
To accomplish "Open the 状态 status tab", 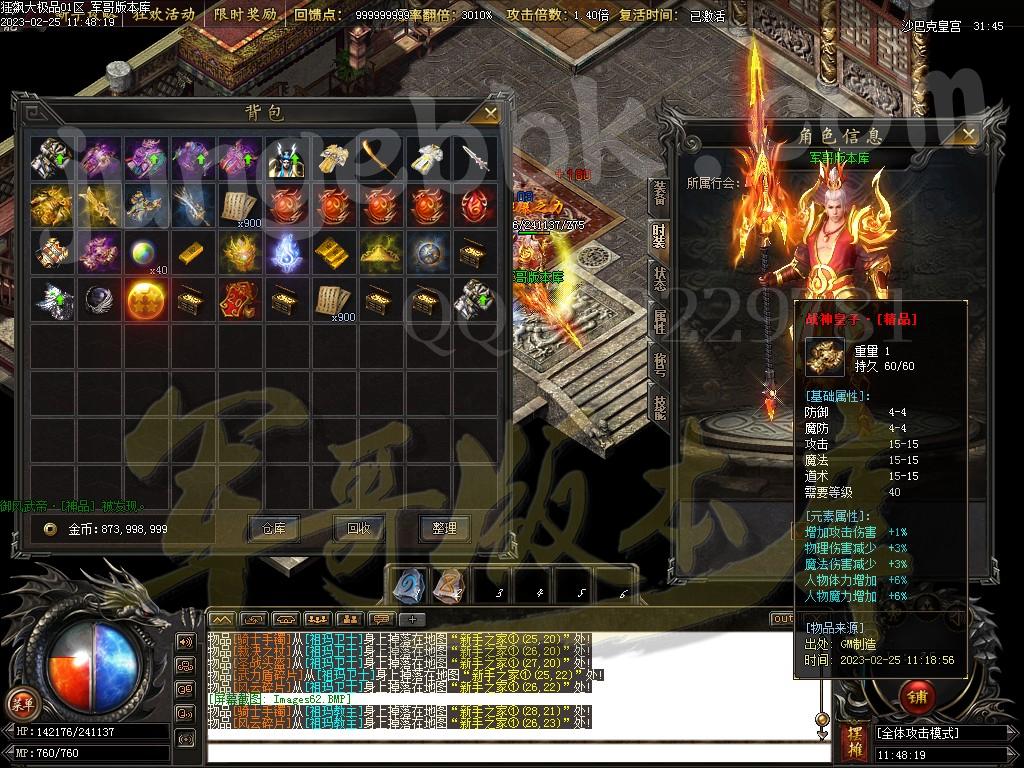I will click(660, 279).
